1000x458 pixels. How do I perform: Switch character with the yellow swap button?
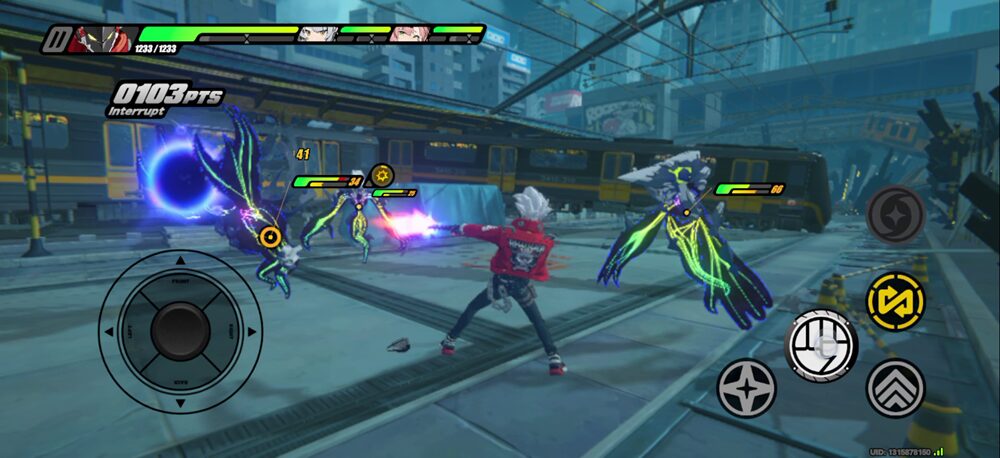tap(895, 299)
